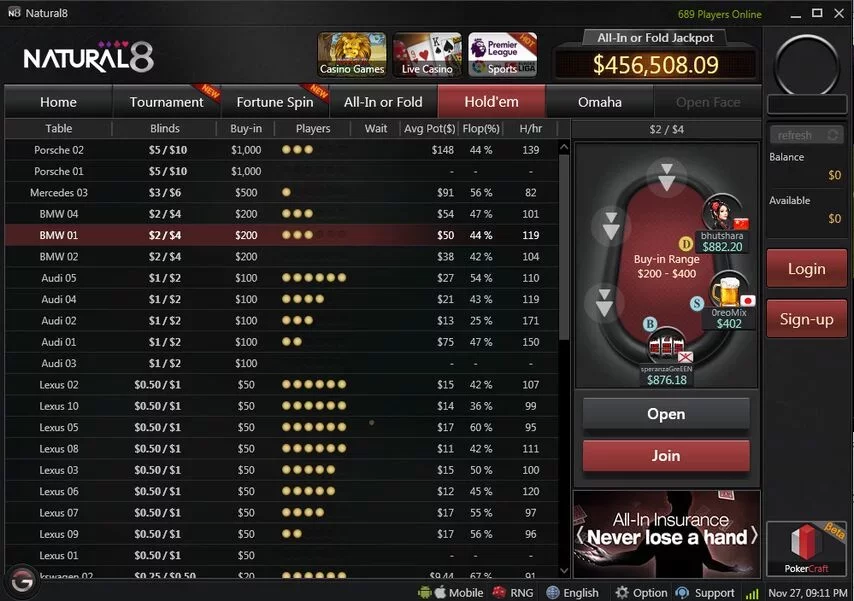Open the Option settings
854x601 pixels.
(641, 593)
